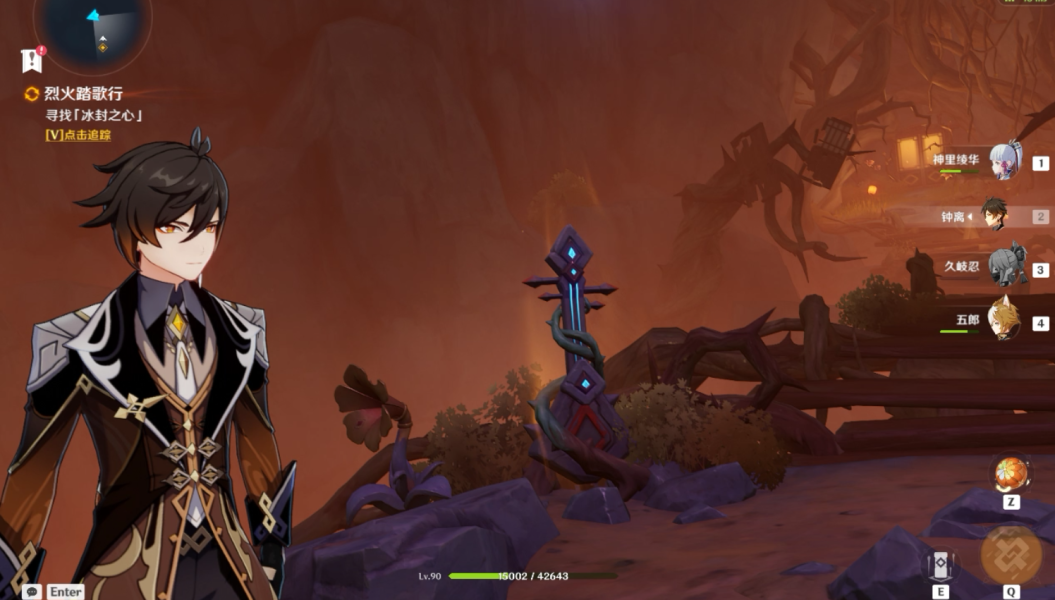The height and width of the screenshot is (600, 1055).
Task: Use the orange gadget item icon
Action: [1011, 473]
